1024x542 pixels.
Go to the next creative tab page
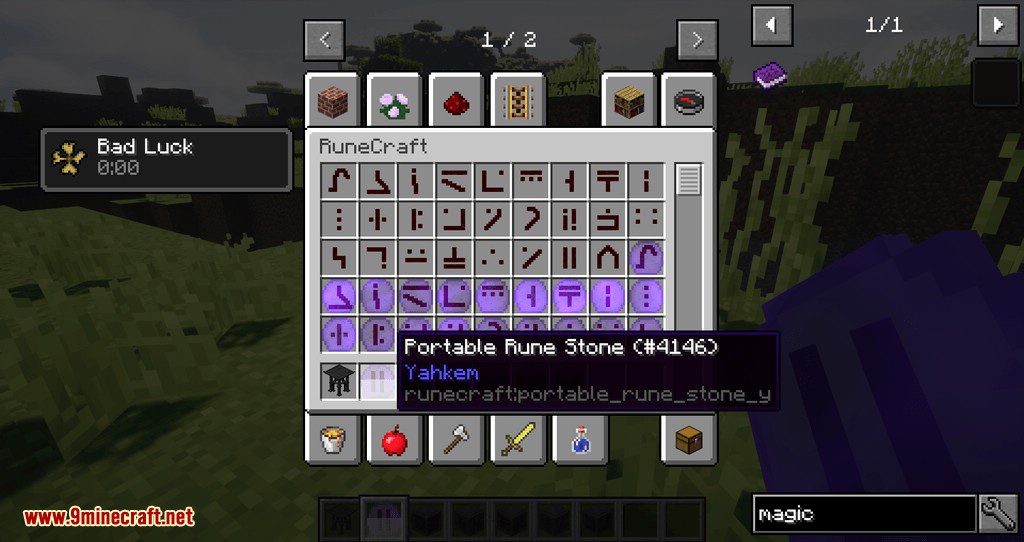(696, 41)
